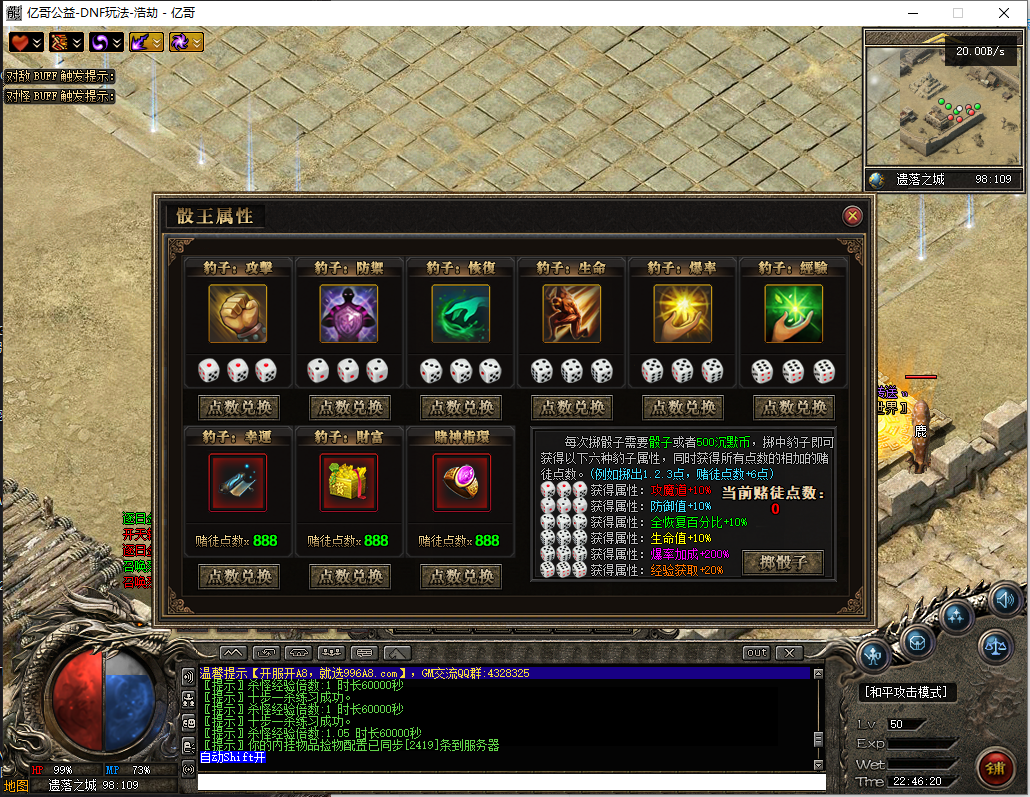Focus the chat text input field
Viewport: 1030px width, 797px height.
(510, 782)
